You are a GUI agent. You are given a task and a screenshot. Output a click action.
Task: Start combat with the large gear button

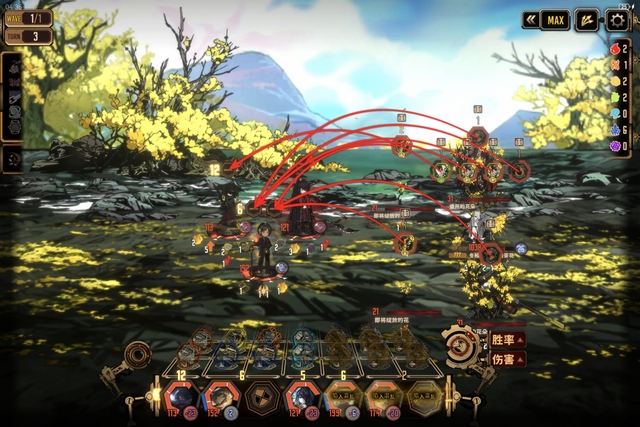tap(461, 346)
